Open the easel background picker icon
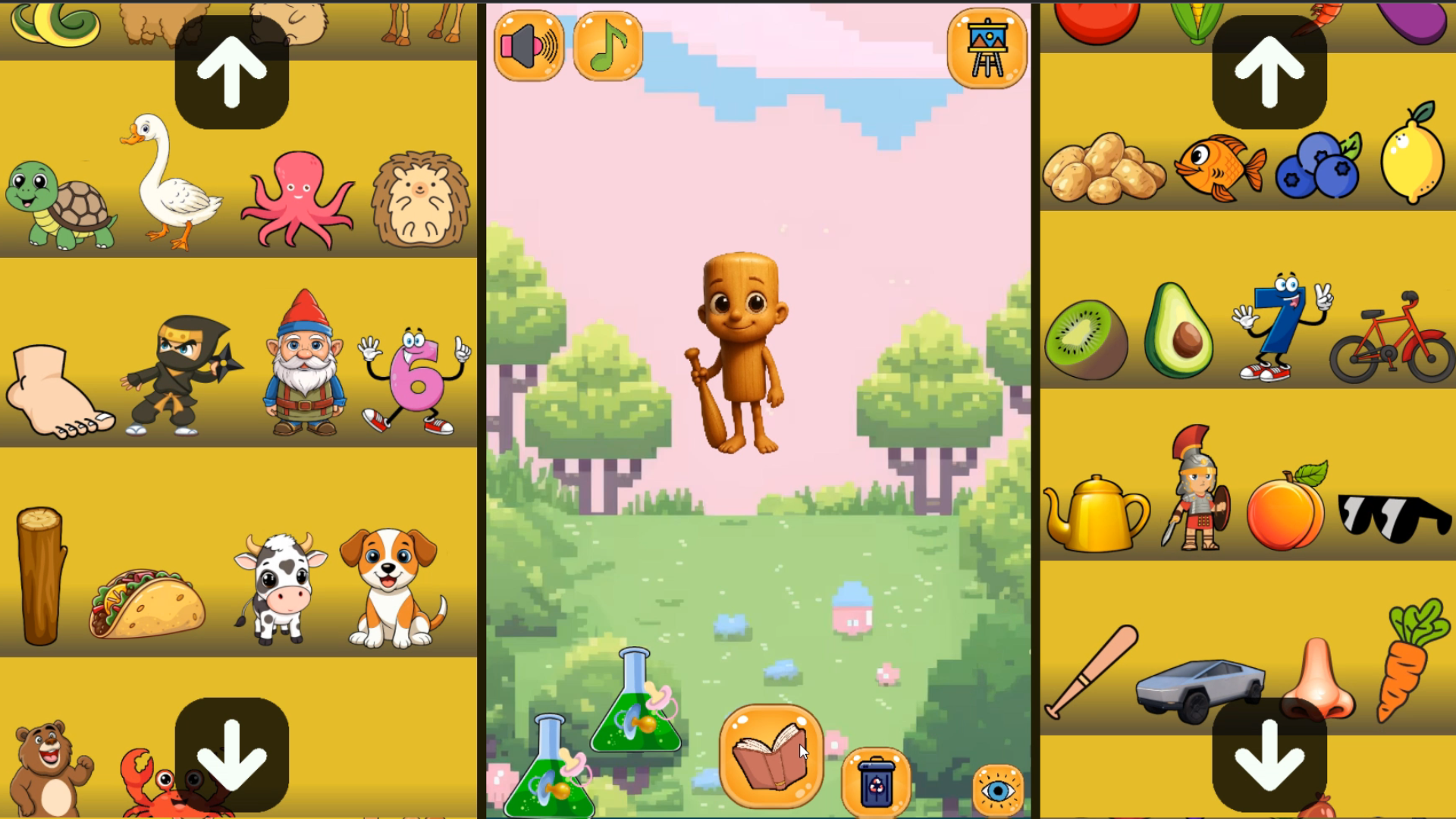Viewport: 1456px width, 819px height. pos(987,47)
